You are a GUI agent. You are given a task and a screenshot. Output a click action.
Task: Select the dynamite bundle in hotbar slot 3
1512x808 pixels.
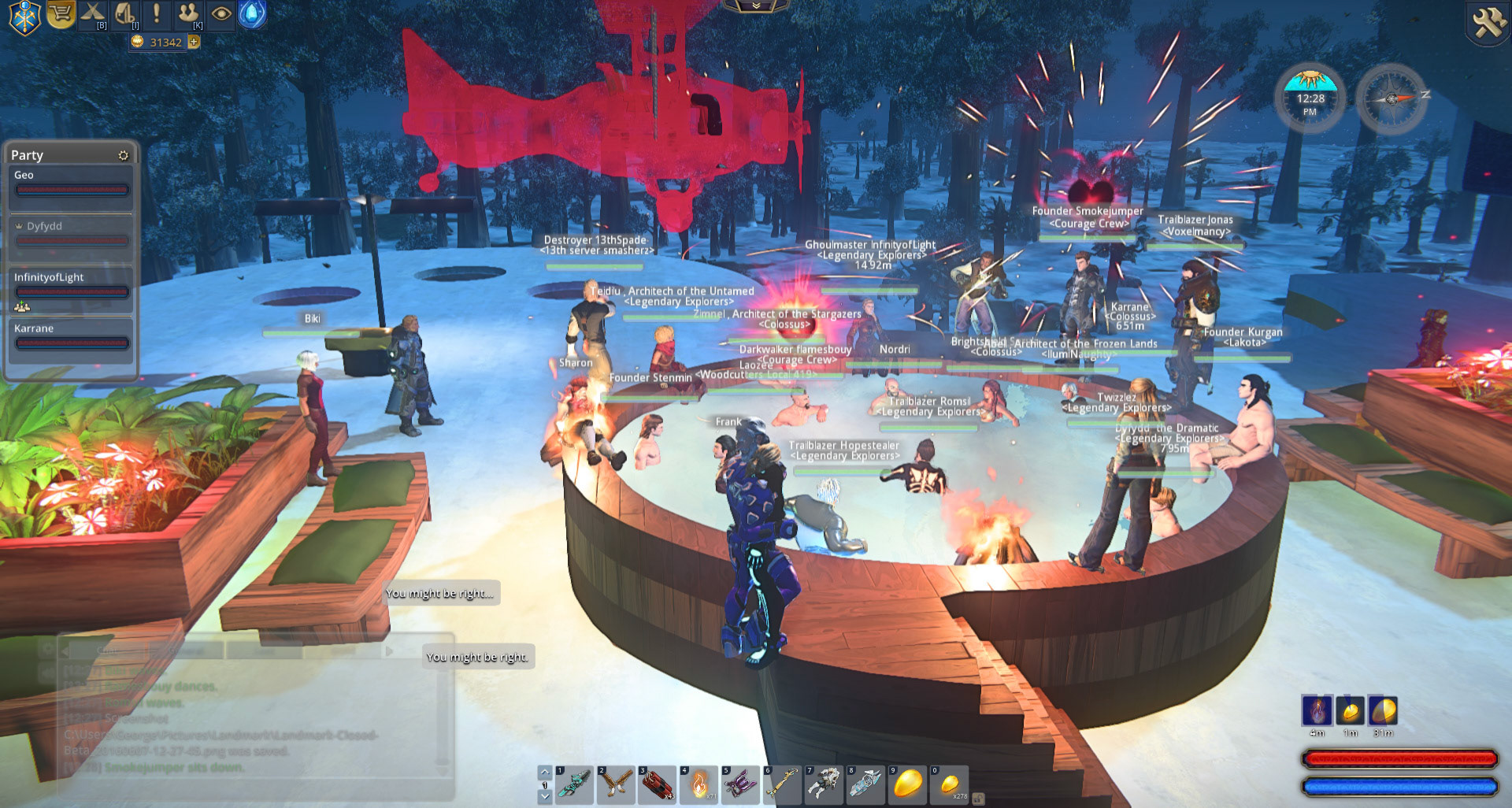point(658,784)
